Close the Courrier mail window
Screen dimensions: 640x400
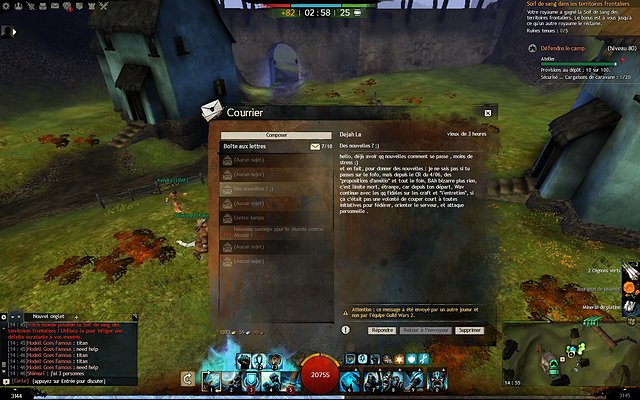coord(488,113)
